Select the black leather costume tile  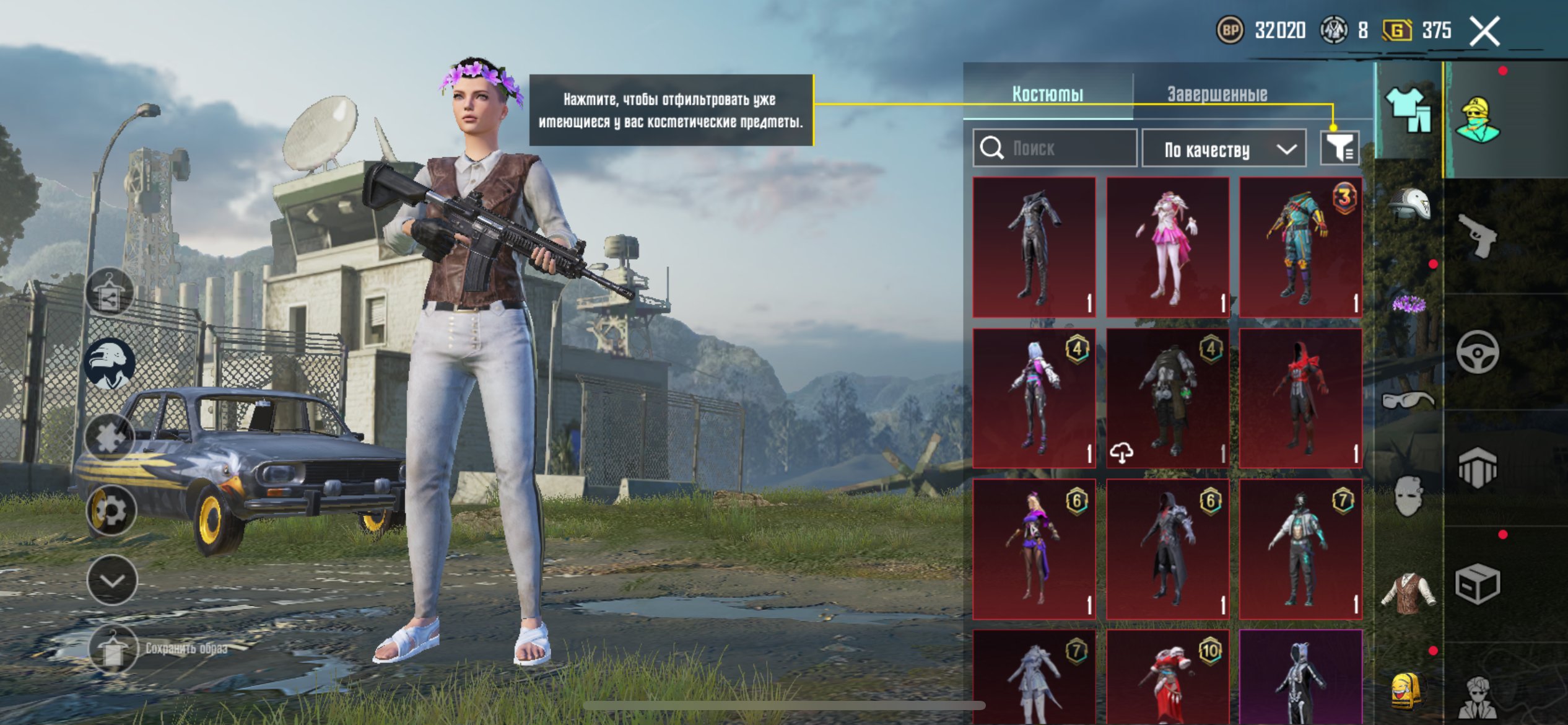tap(1034, 247)
